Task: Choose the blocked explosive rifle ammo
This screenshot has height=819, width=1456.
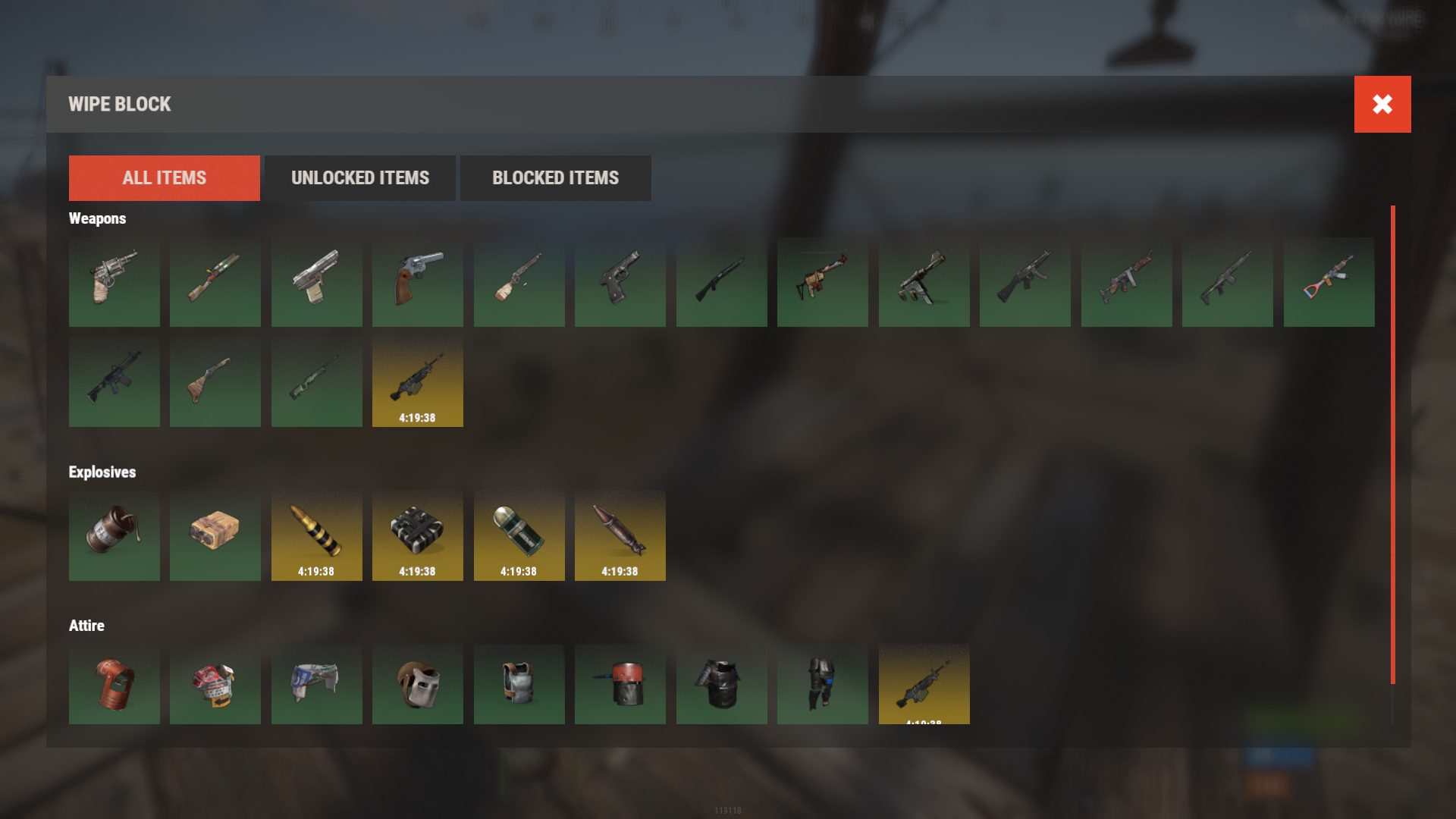Action: point(316,535)
